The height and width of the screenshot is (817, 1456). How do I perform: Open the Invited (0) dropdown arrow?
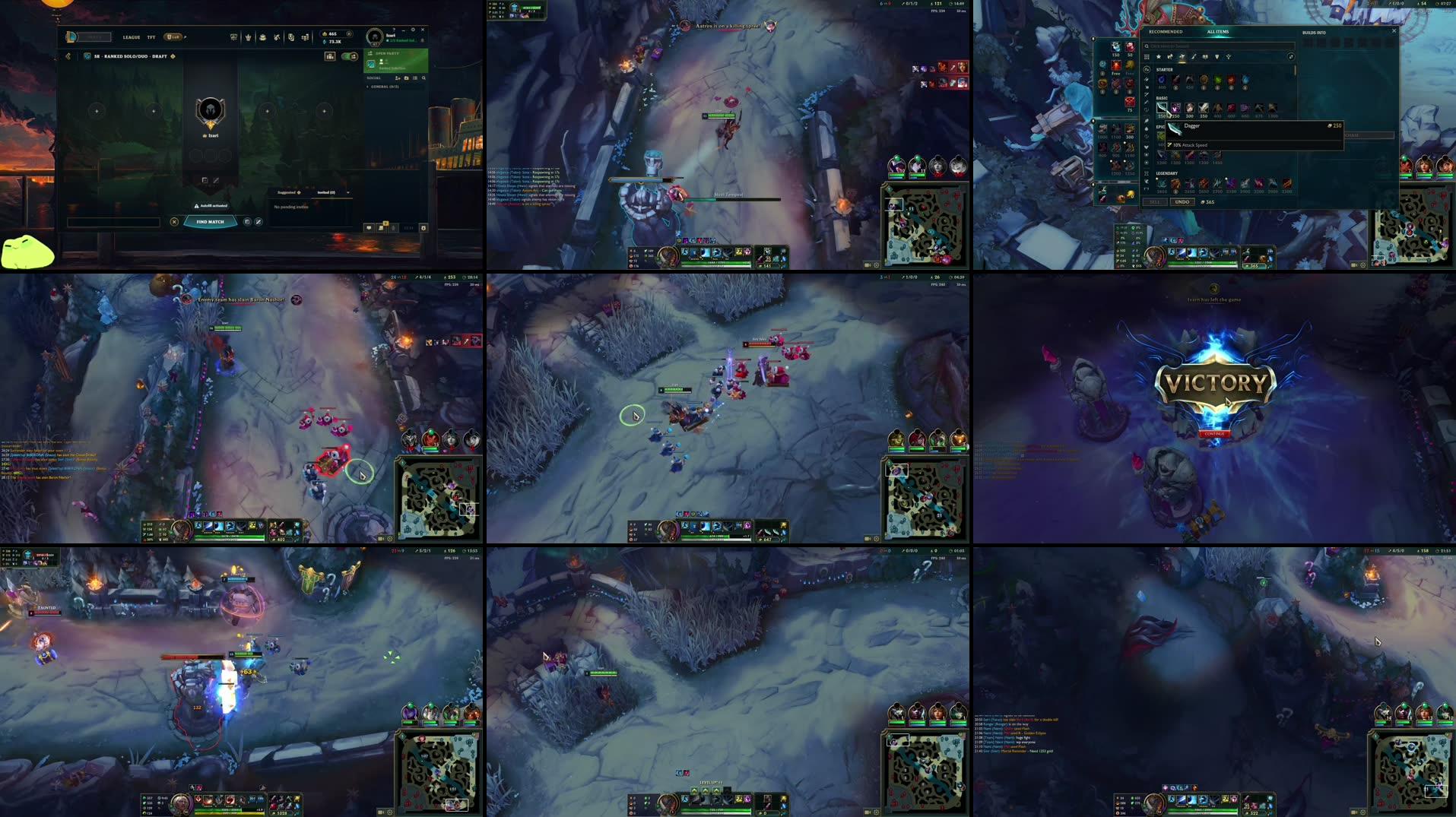pyautogui.click(x=348, y=192)
